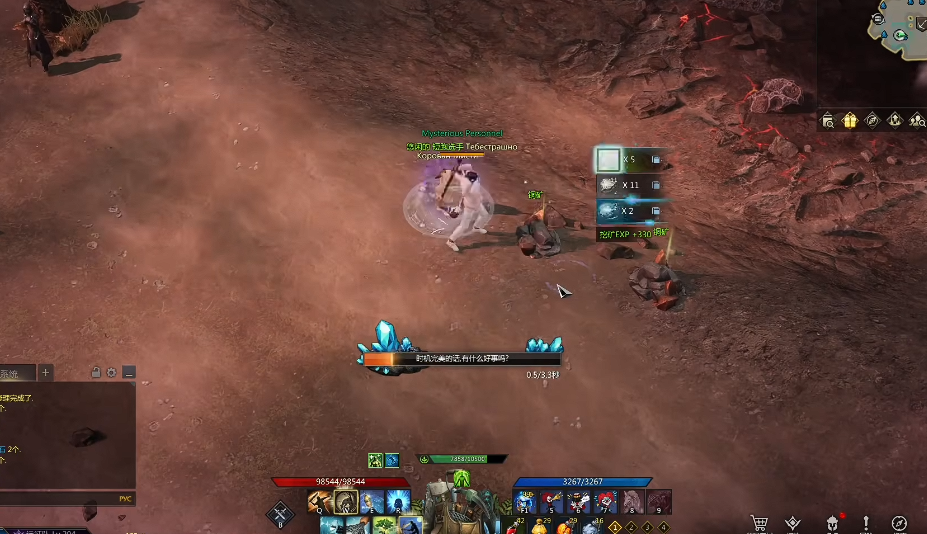Open the map search diamond icon
The height and width of the screenshot is (534, 927).
828,120
